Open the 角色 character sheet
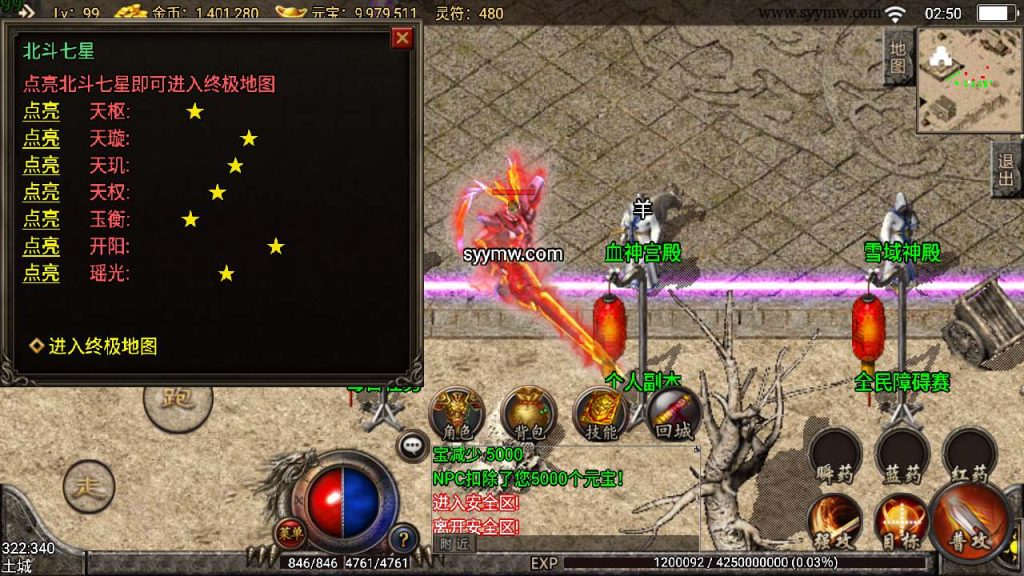This screenshot has height=576, width=1024. click(x=457, y=413)
